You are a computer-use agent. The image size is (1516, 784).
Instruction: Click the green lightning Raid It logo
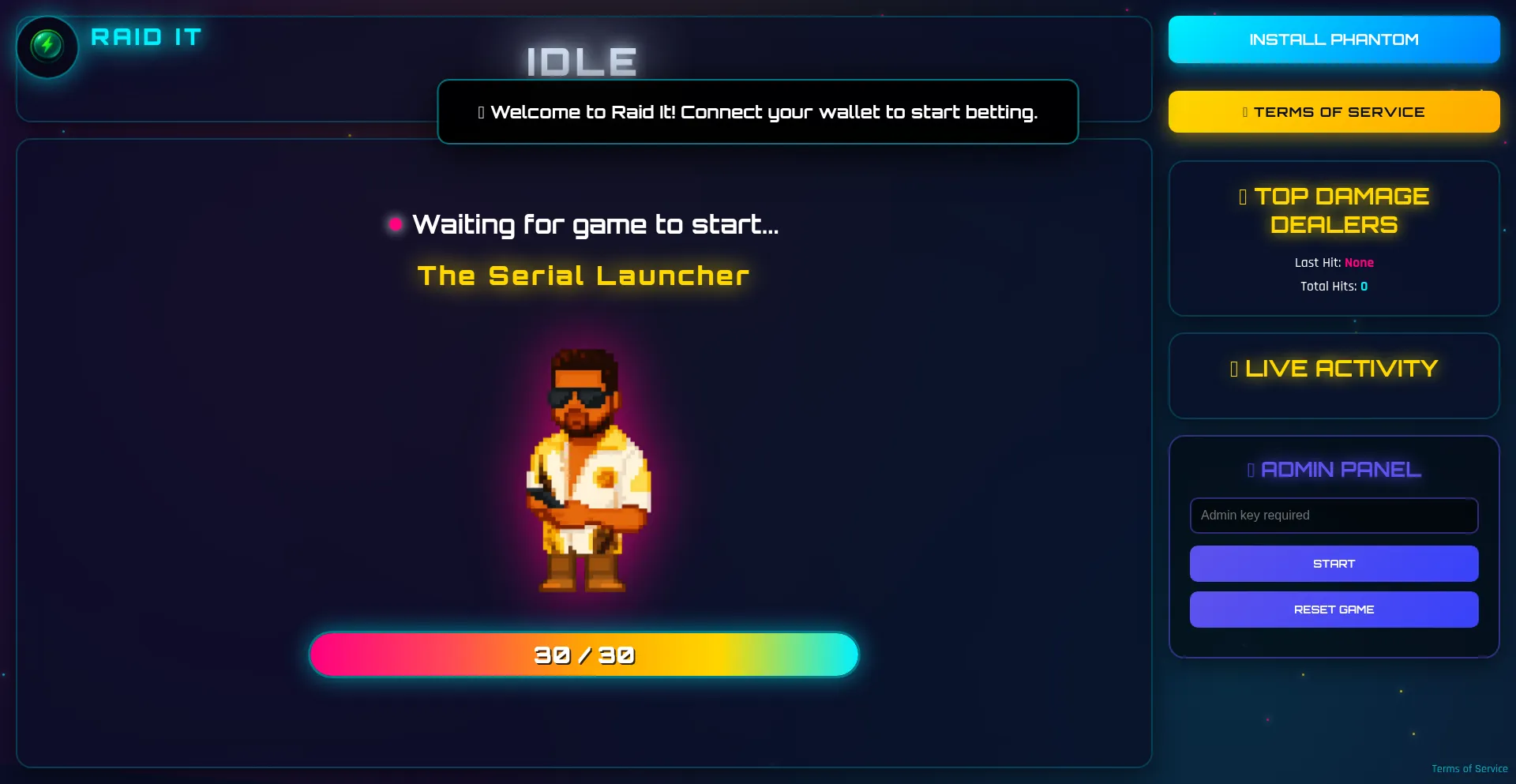(47, 46)
